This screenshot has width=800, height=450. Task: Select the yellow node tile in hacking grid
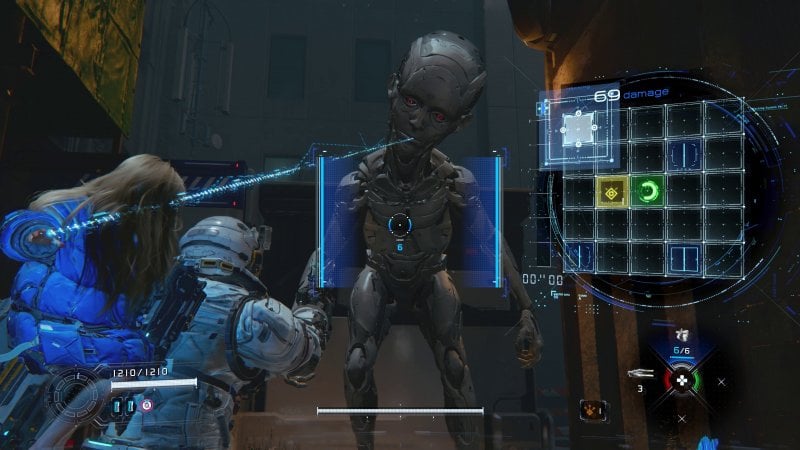click(612, 190)
